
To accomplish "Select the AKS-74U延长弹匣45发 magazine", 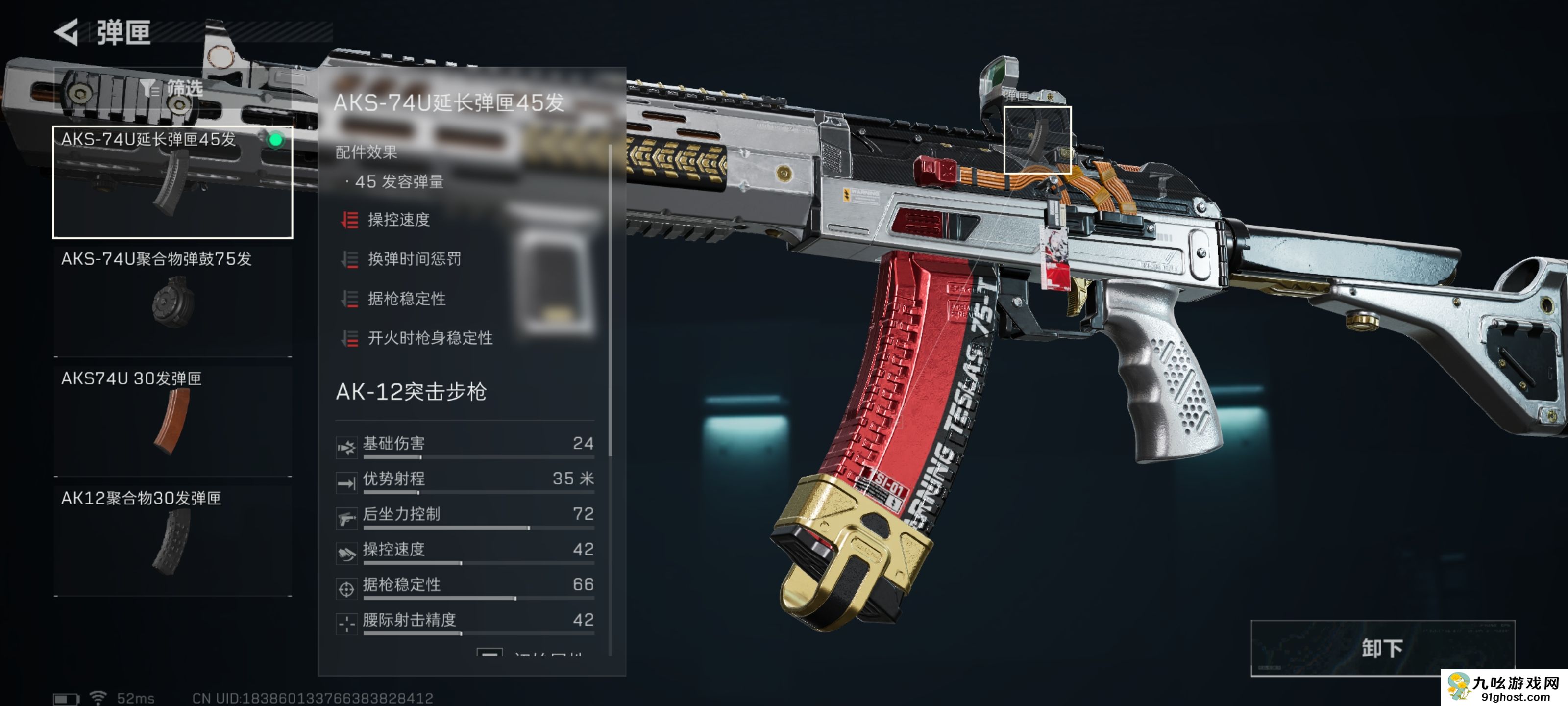I will pos(173,181).
